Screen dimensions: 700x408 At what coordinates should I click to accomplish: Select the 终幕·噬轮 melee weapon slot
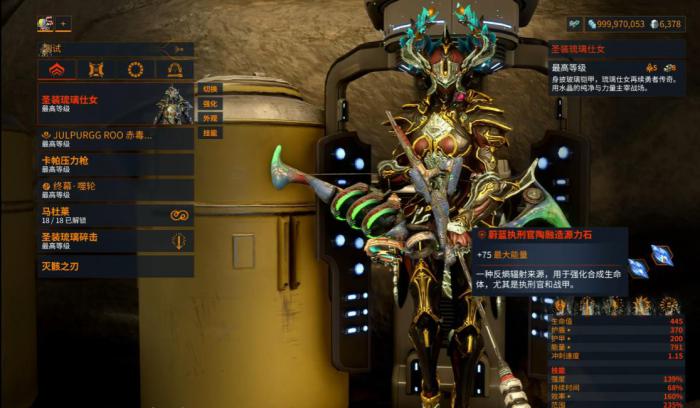115,189
